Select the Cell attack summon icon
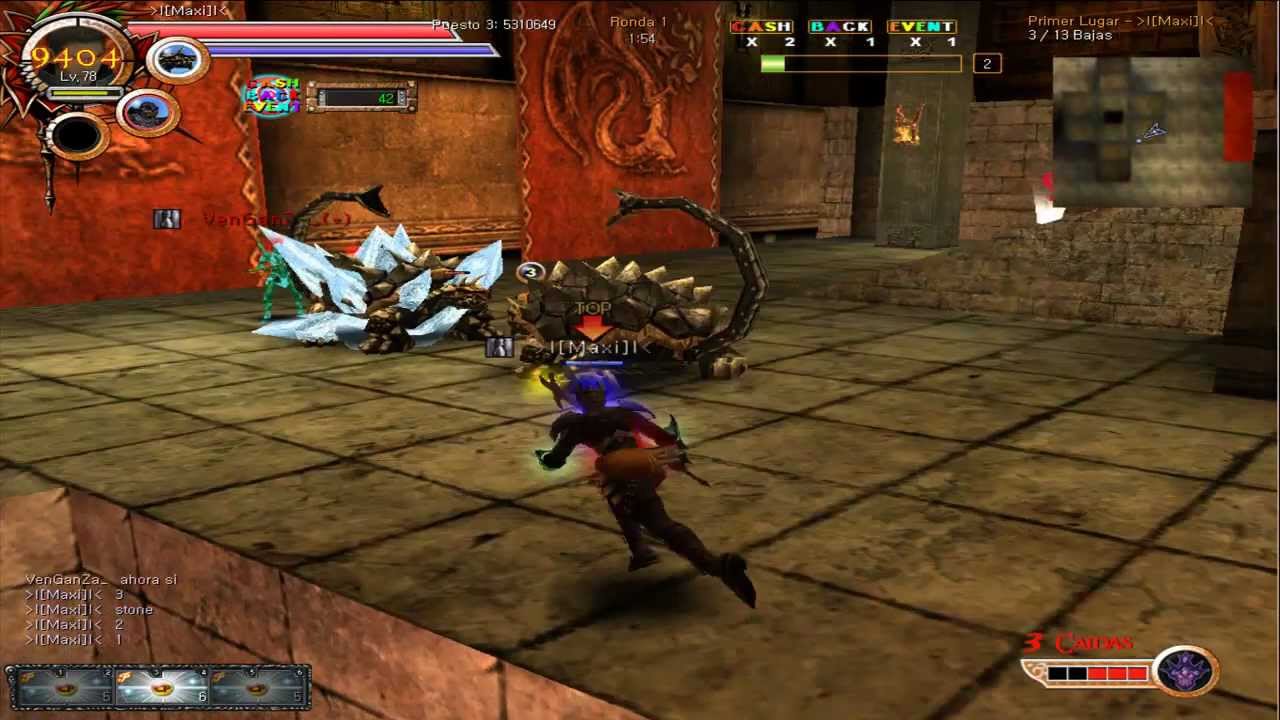The height and width of the screenshot is (720, 1280). (176, 60)
